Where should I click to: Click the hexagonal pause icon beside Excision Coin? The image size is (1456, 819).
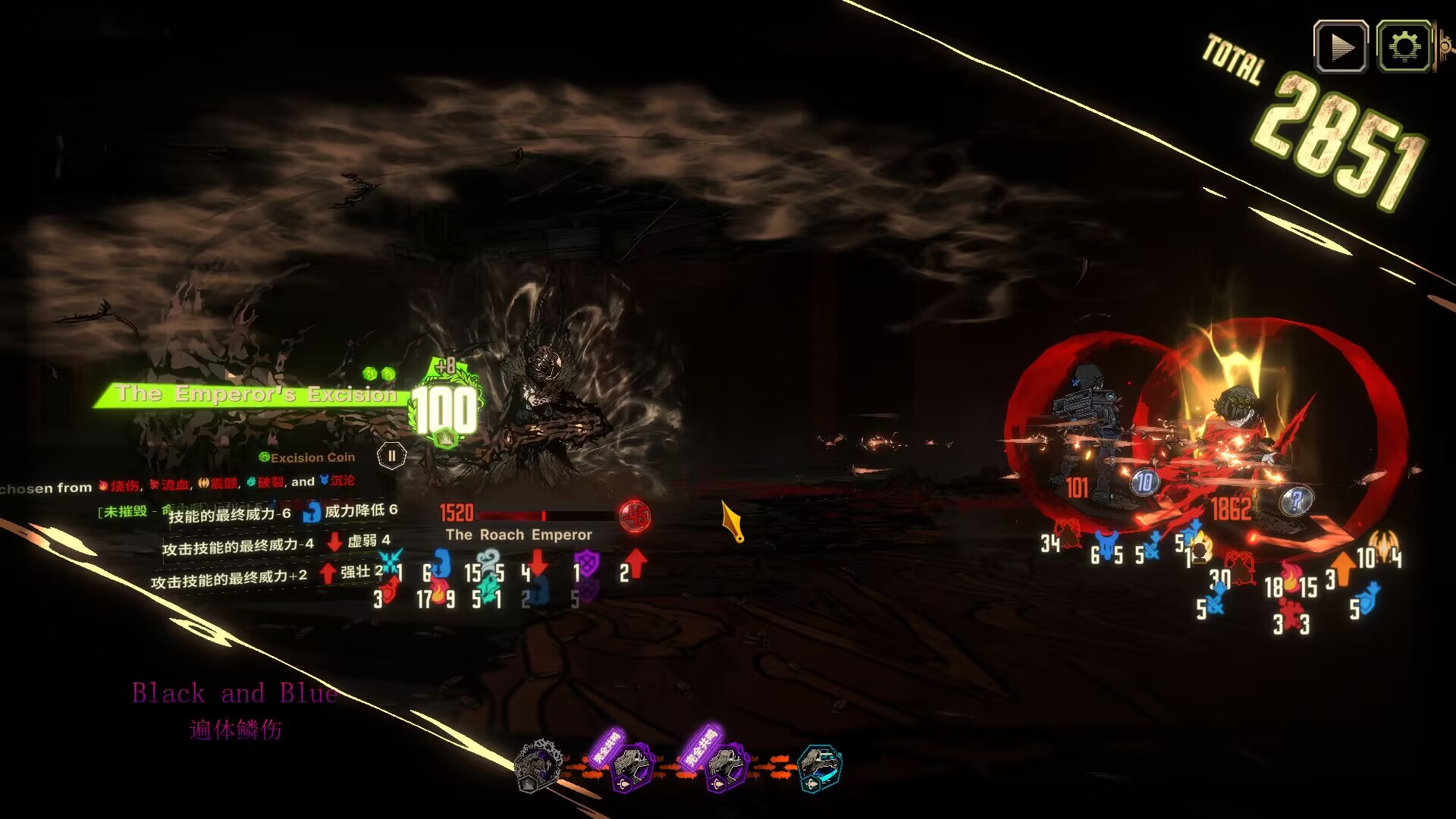point(391,456)
